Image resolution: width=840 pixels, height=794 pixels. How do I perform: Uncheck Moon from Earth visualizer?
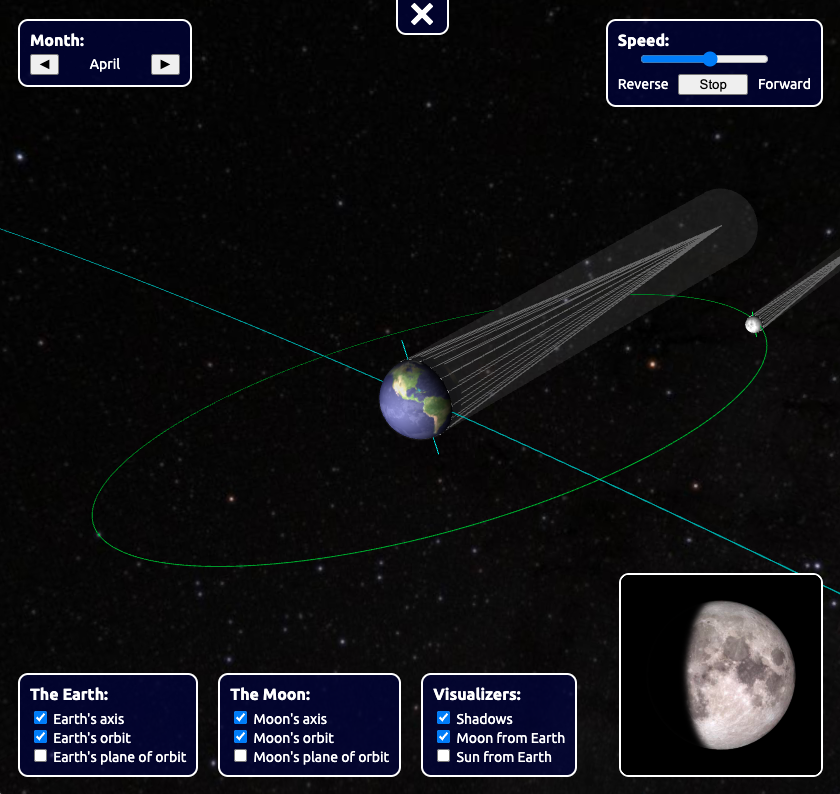[444, 737]
